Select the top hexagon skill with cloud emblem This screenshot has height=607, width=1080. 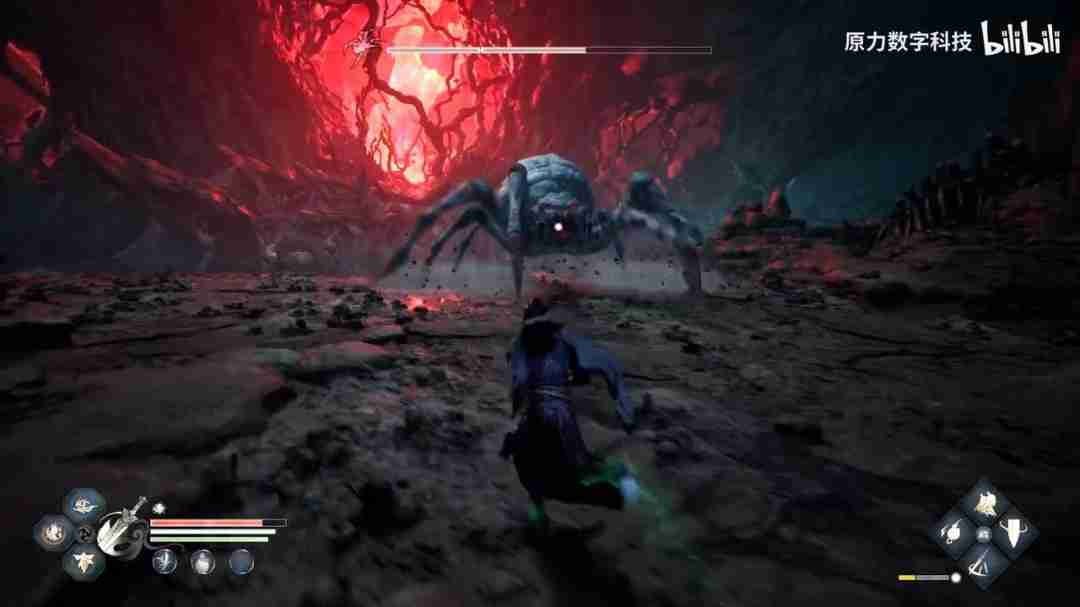coord(82,505)
